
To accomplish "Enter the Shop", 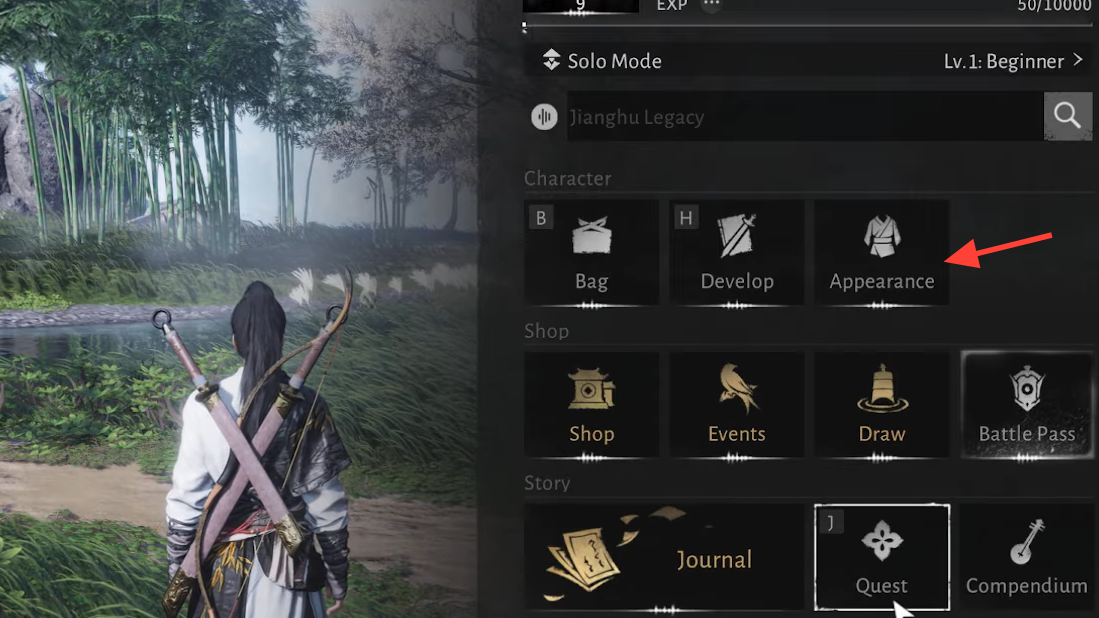I will 591,405.
